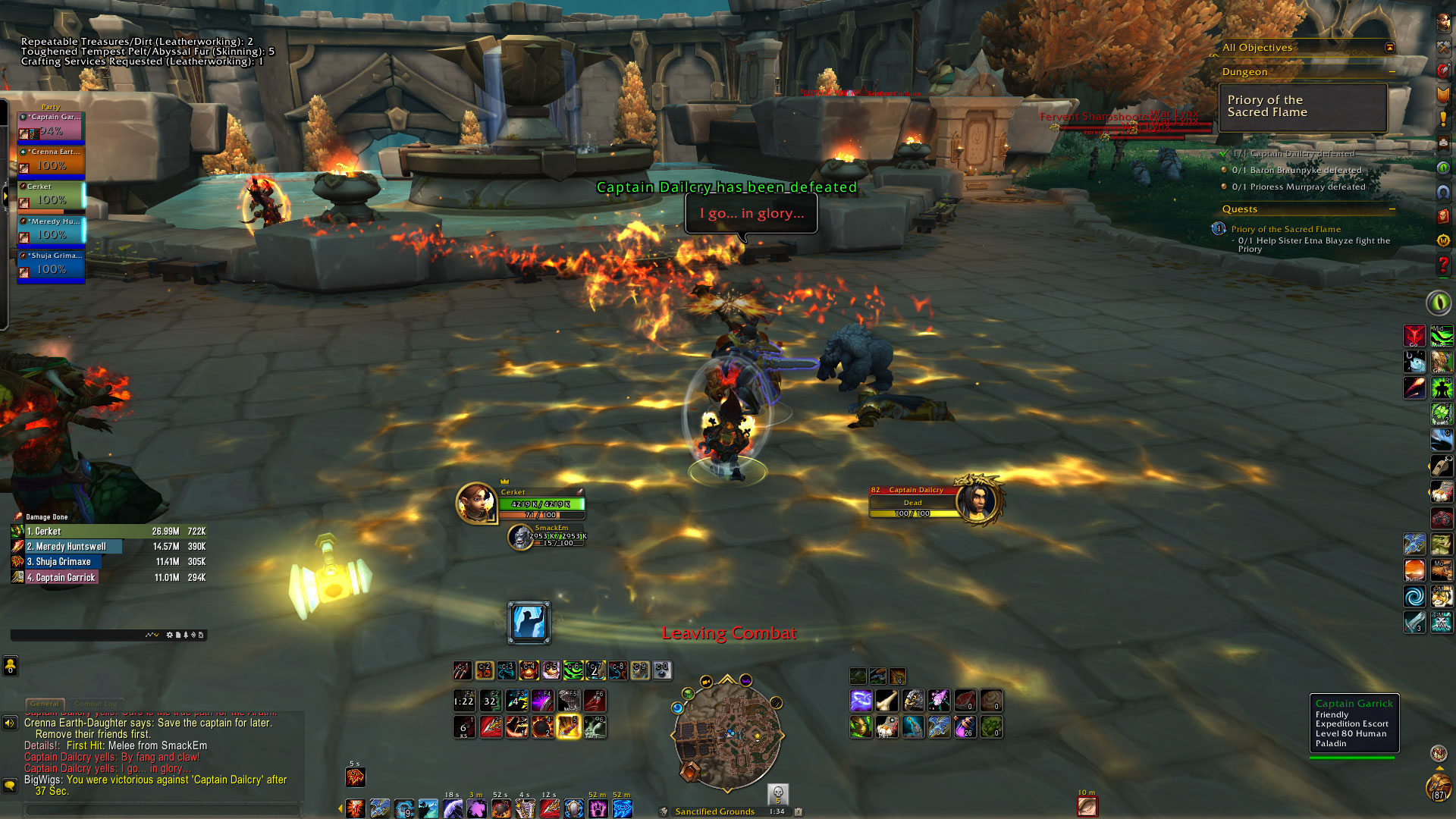Click Captain Dailcry's target portrait

tap(979, 501)
